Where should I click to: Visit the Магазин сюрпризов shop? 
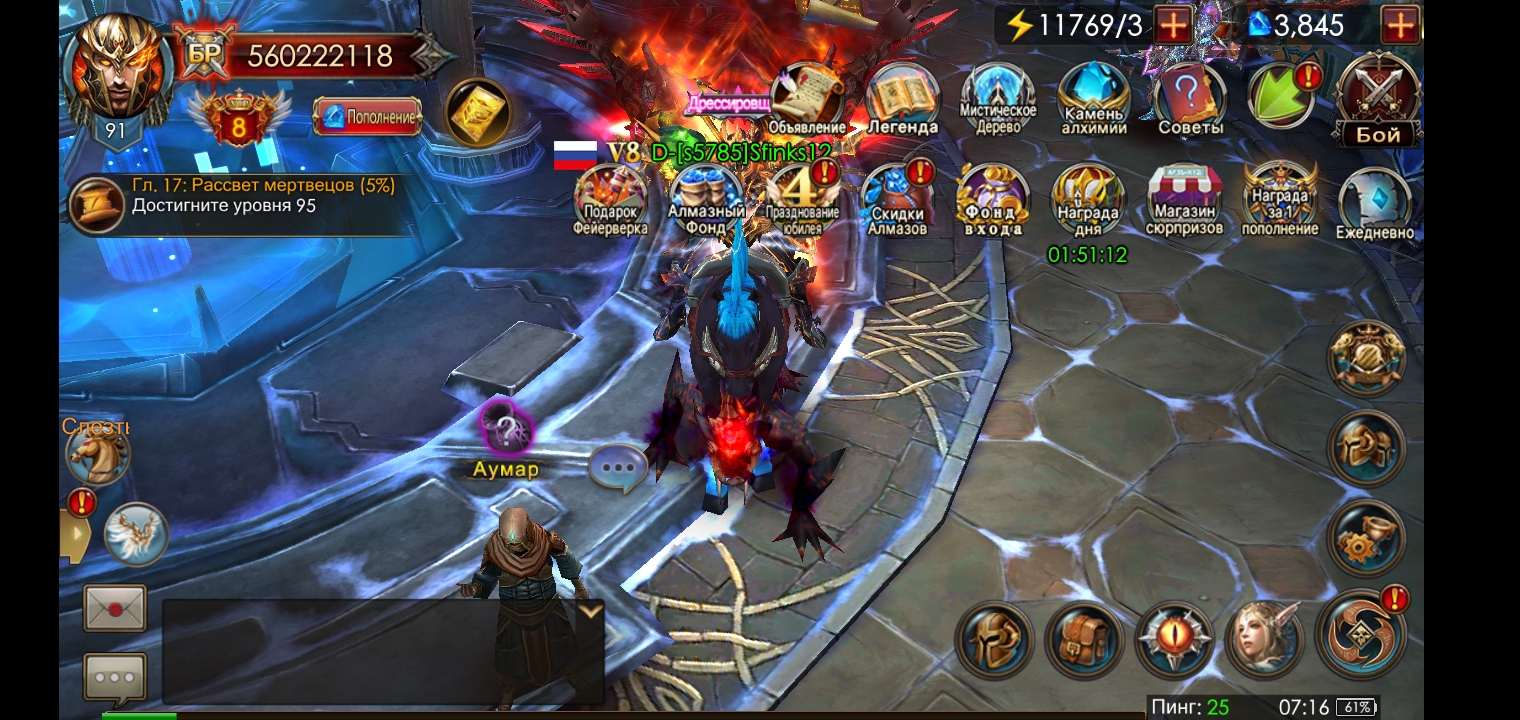pos(1184,200)
